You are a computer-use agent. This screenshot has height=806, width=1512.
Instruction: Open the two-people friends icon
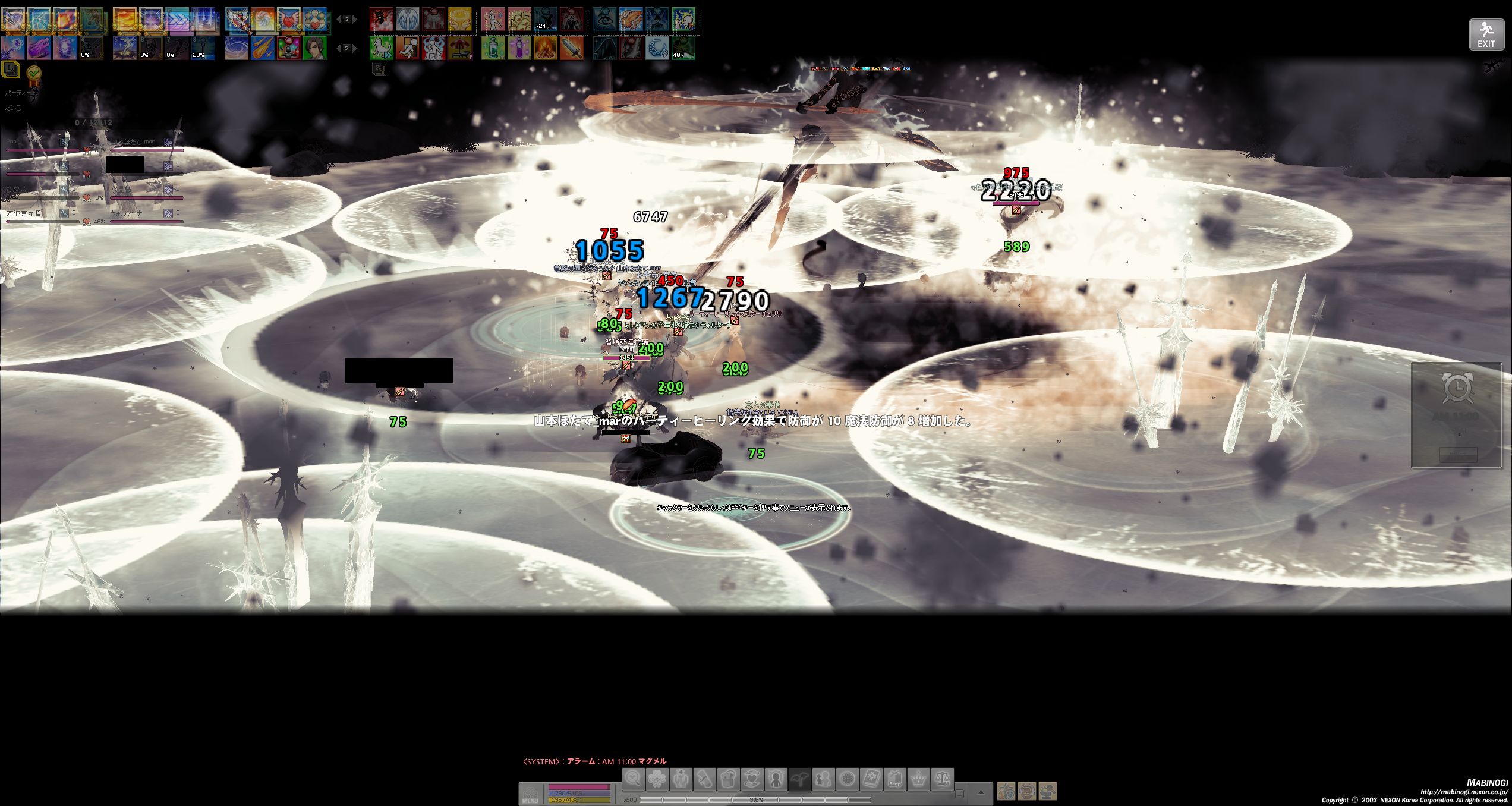coord(824,779)
